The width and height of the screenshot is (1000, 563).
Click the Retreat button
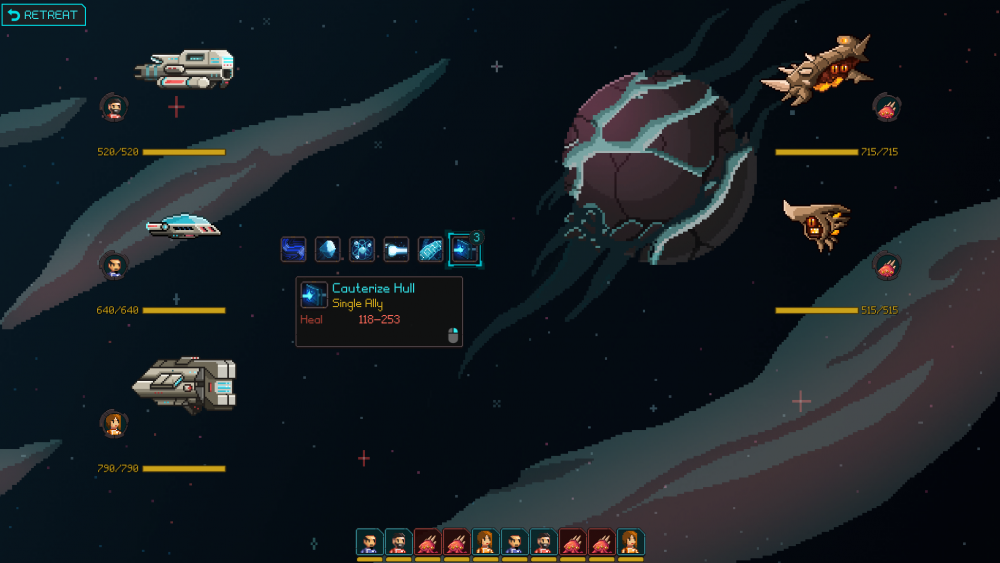tap(44, 15)
